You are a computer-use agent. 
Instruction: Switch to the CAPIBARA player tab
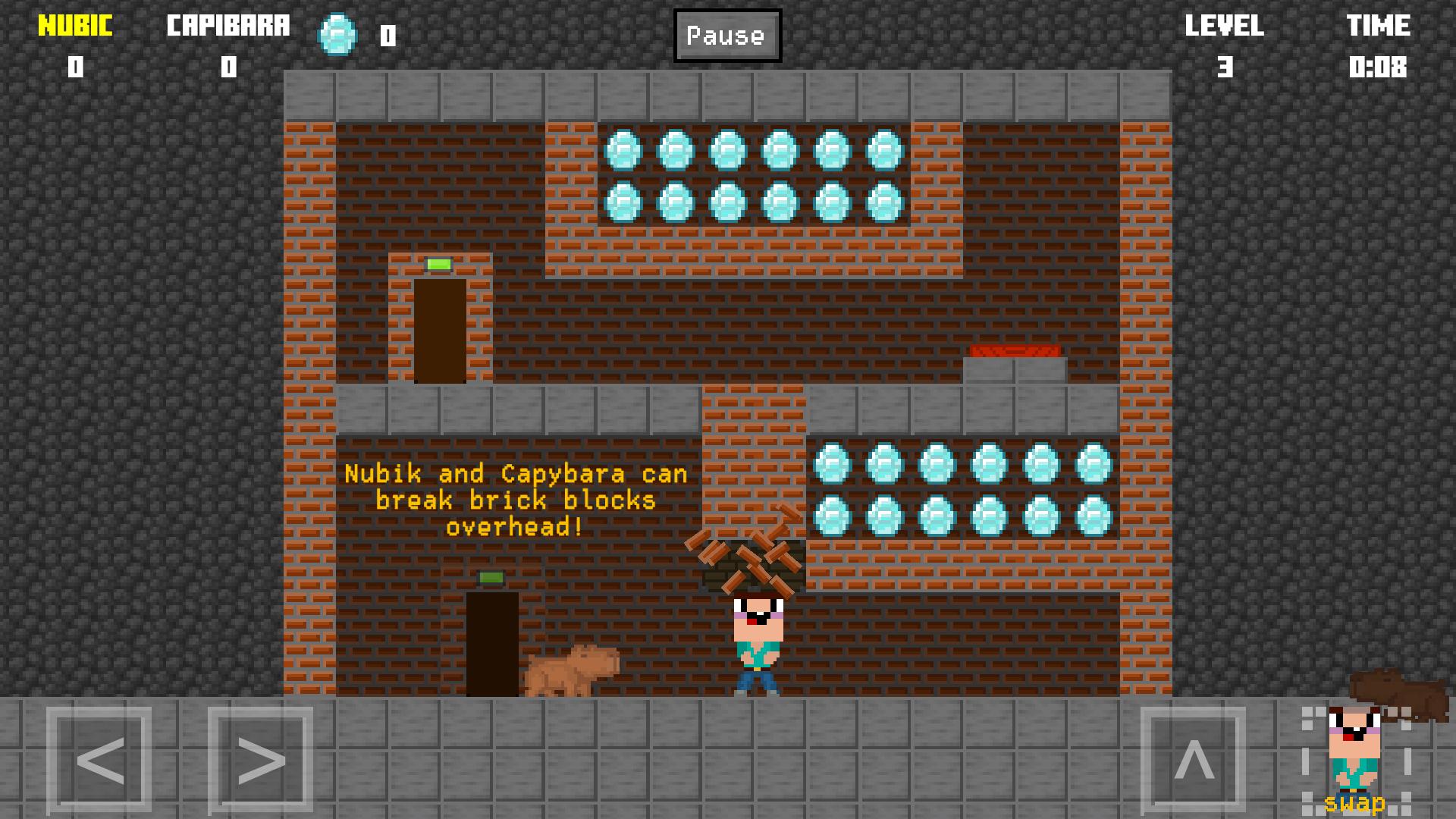[227, 25]
